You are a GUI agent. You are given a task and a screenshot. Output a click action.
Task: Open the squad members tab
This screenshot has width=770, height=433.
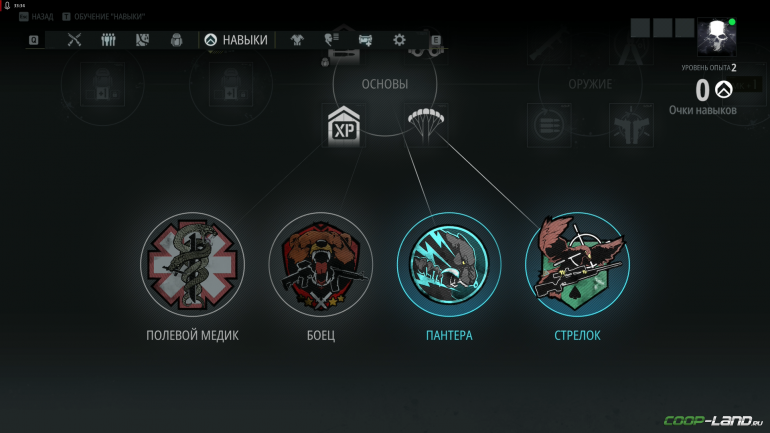click(109, 40)
